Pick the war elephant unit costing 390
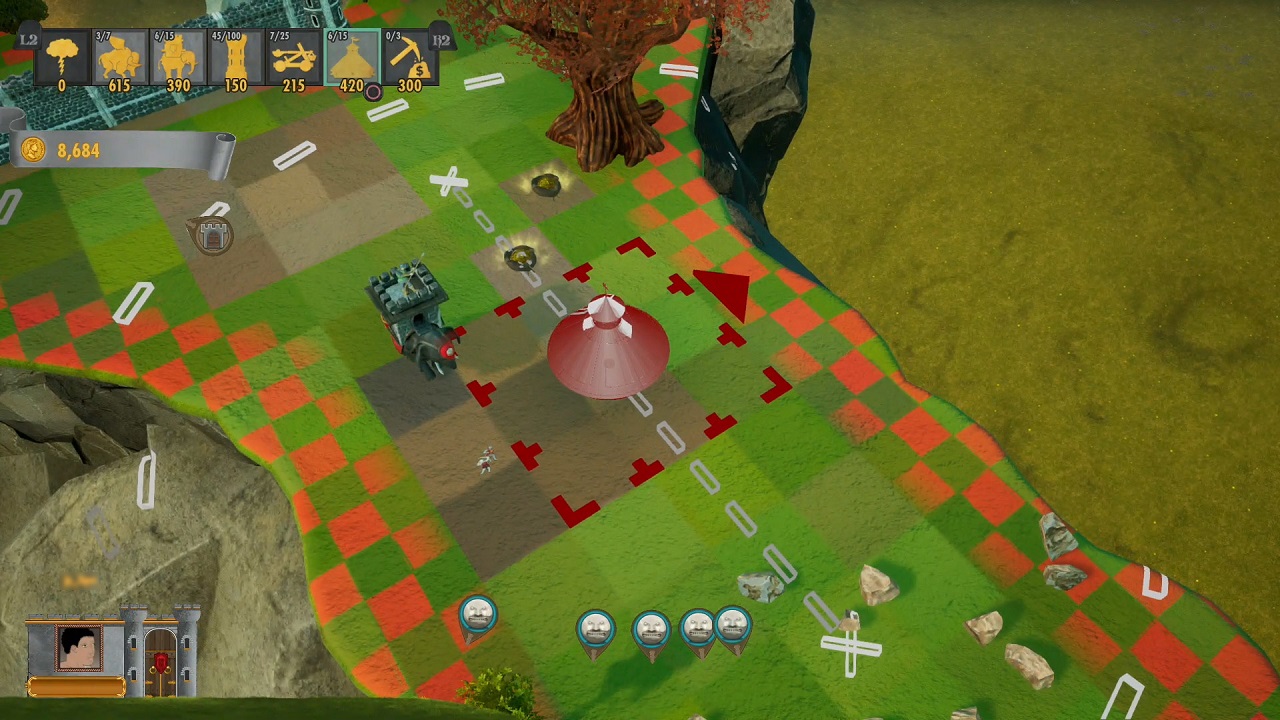 178,60
